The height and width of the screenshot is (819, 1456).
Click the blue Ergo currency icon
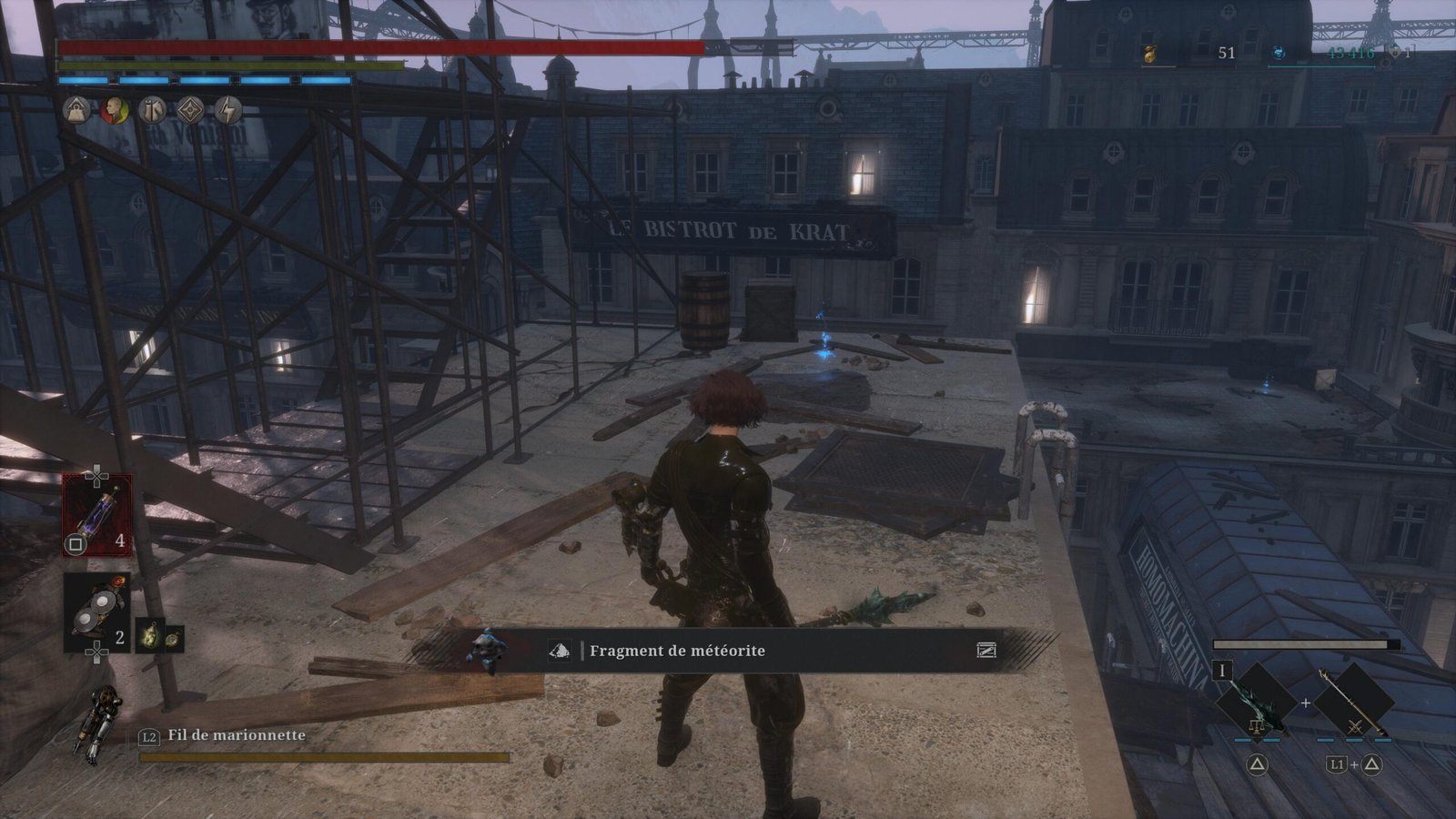(1279, 54)
